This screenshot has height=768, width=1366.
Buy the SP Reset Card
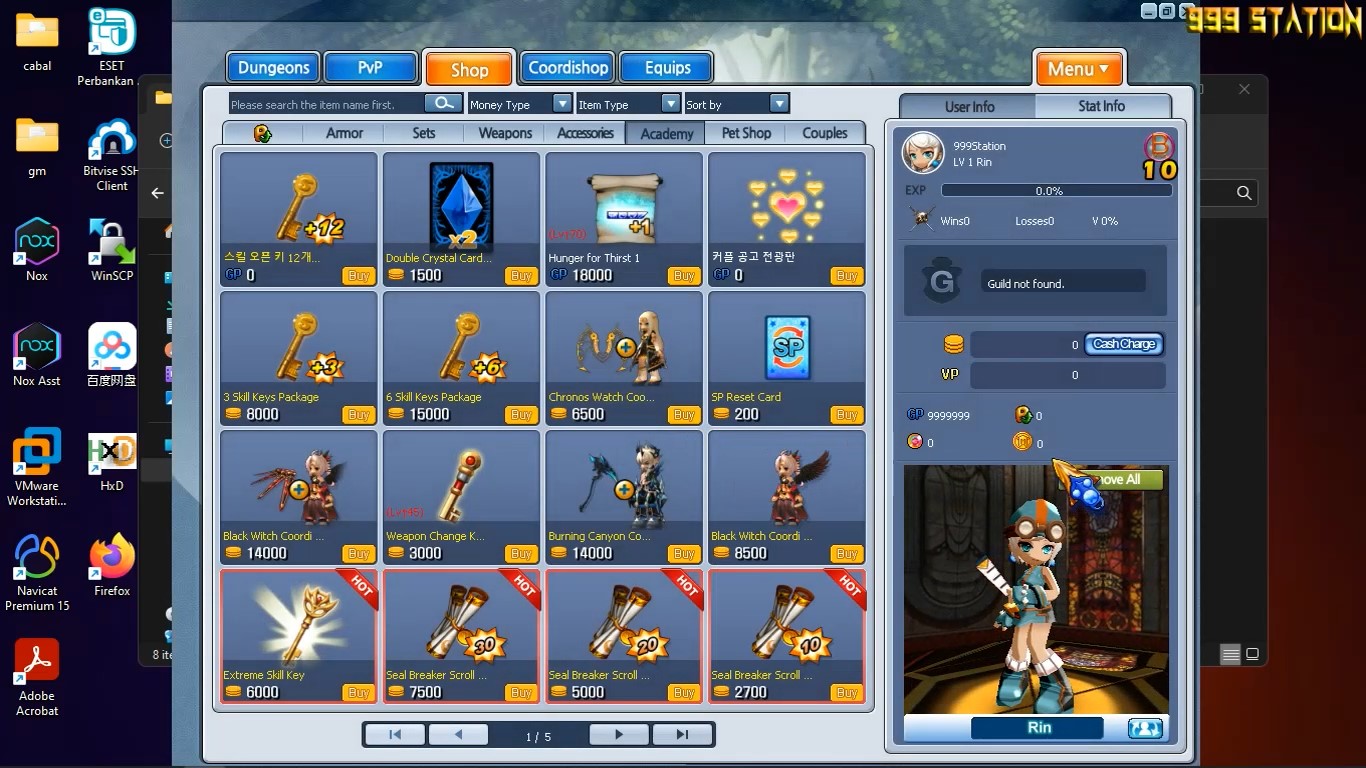click(x=846, y=415)
